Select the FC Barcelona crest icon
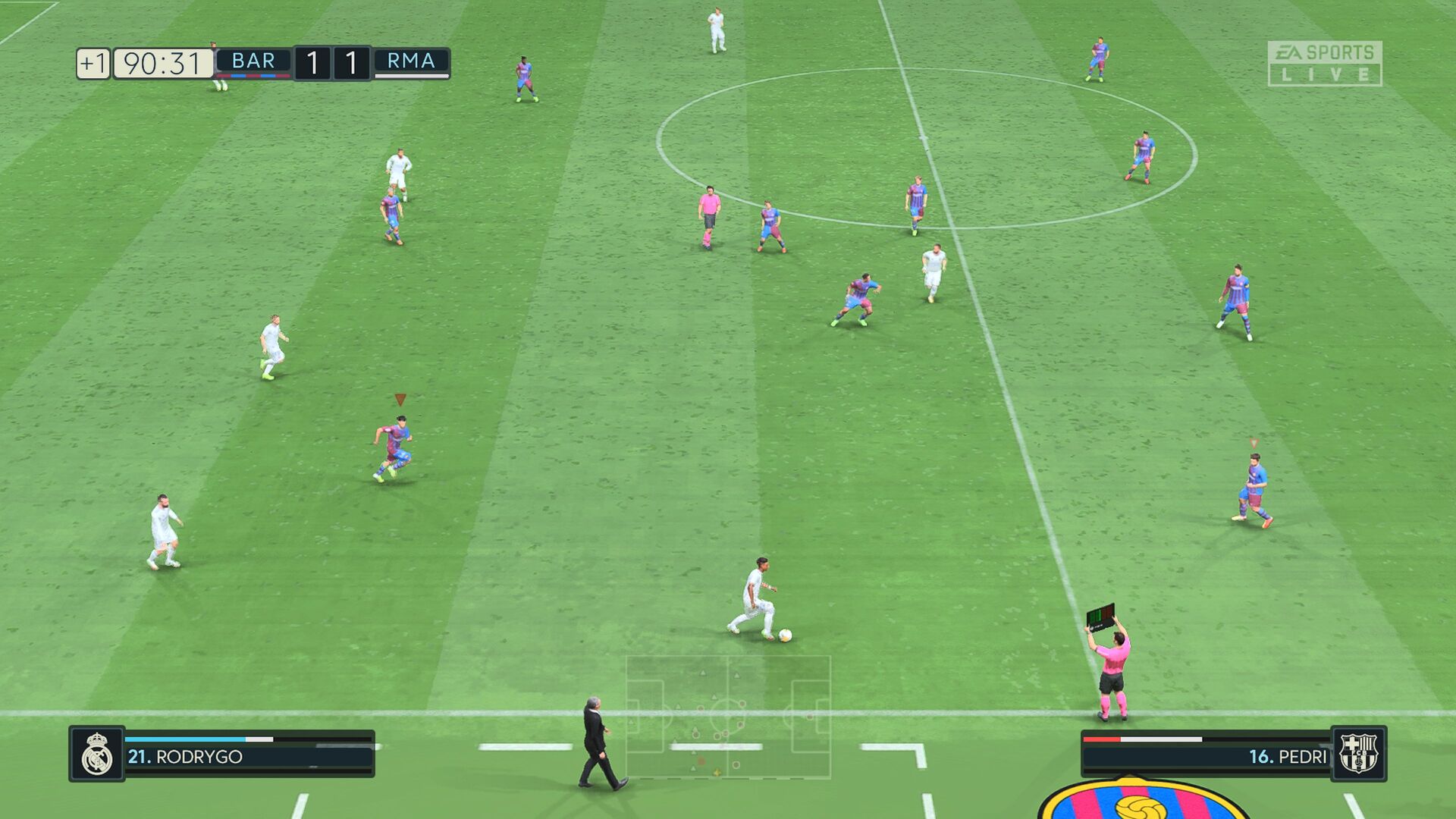Image resolution: width=1456 pixels, height=819 pixels. click(x=1358, y=754)
